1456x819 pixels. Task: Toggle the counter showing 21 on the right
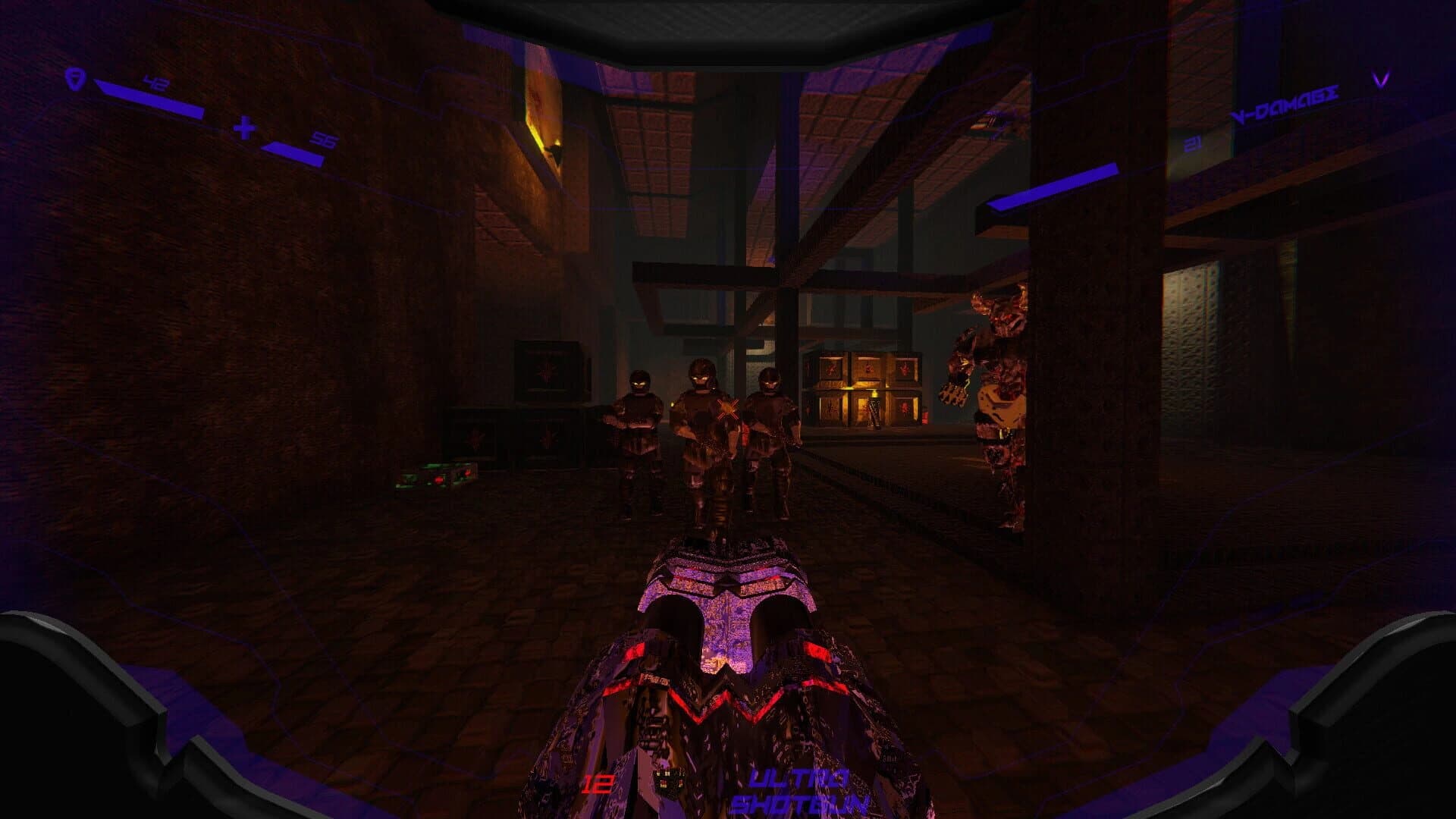coord(1193,140)
